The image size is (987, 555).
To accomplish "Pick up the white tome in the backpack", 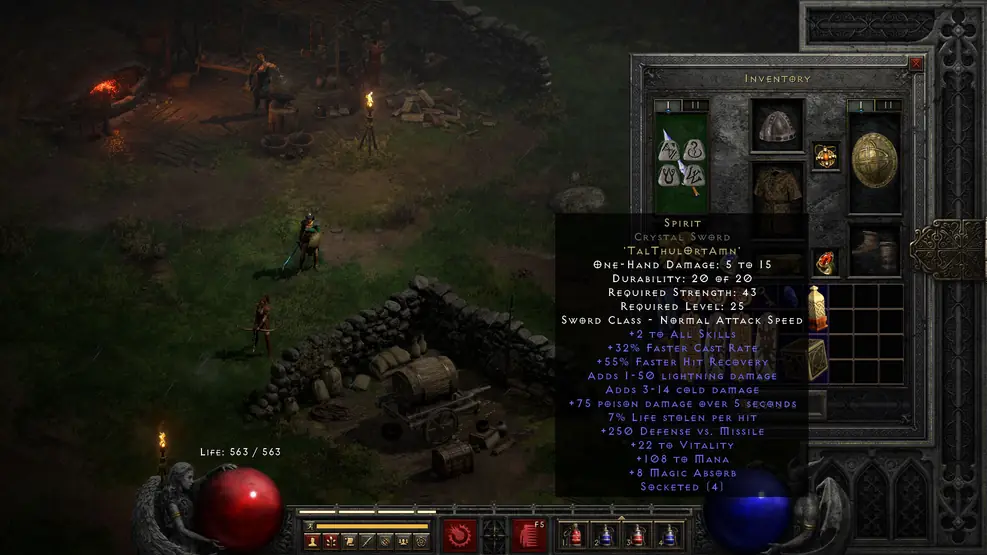I will point(818,308).
